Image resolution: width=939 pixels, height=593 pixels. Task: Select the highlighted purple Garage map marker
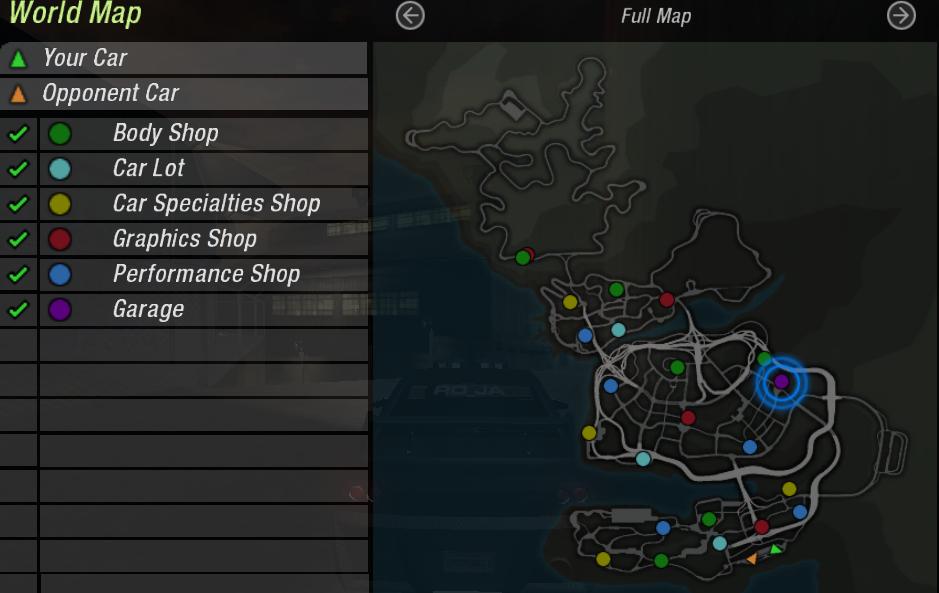click(781, 381)
